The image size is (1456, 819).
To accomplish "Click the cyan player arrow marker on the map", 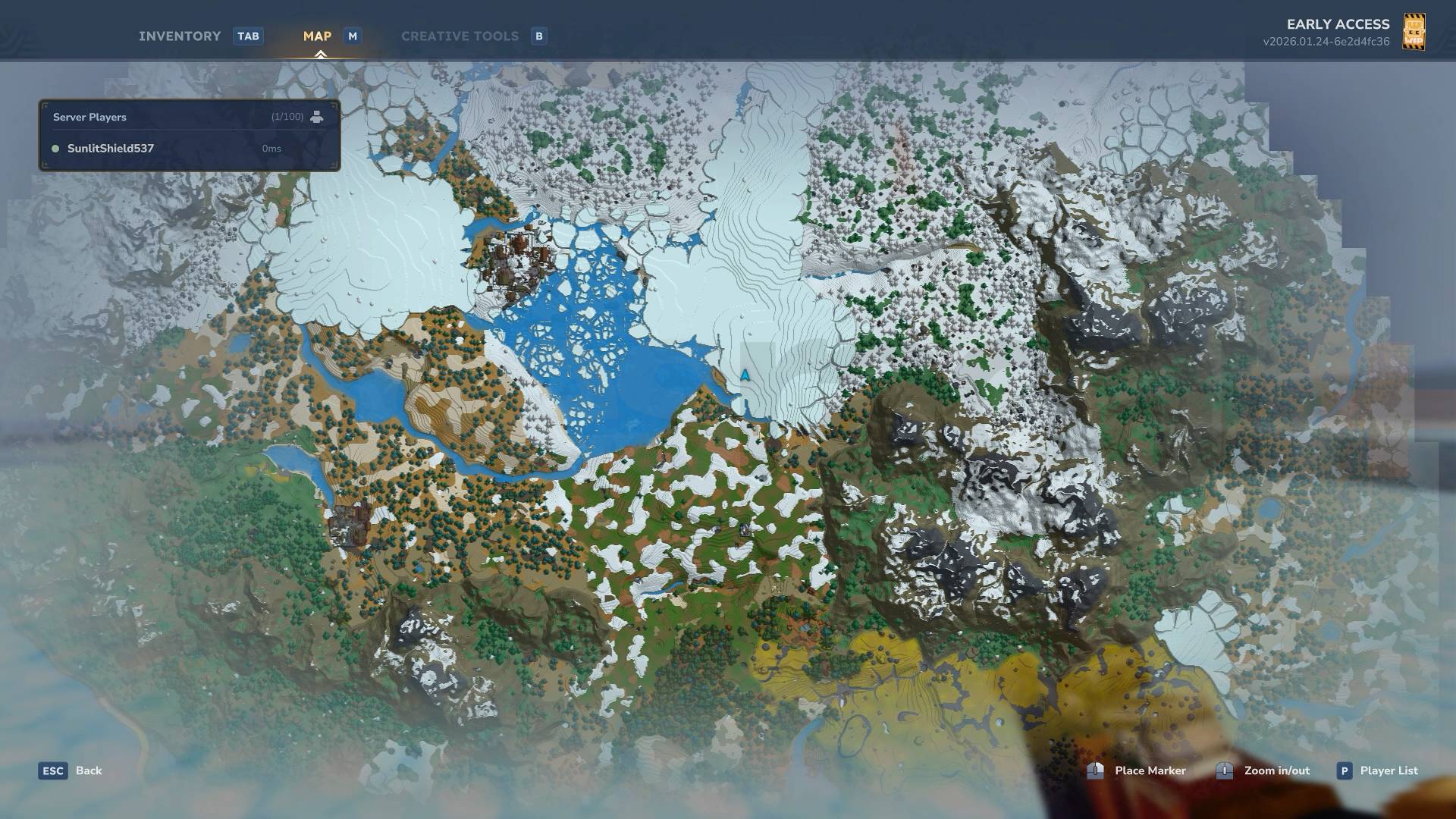I will [745, 374].
